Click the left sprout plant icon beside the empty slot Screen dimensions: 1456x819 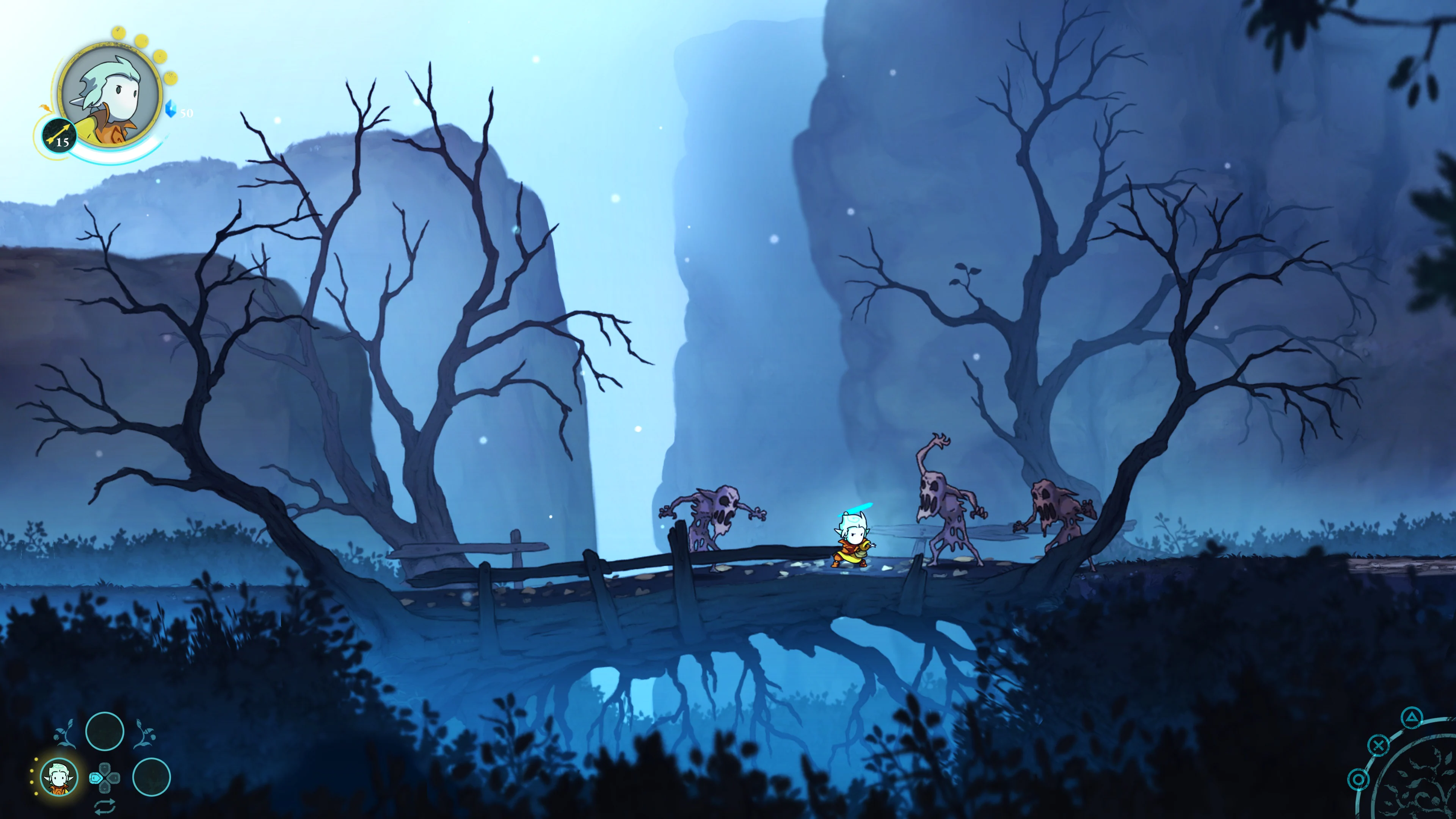click(x=66, y=734)
